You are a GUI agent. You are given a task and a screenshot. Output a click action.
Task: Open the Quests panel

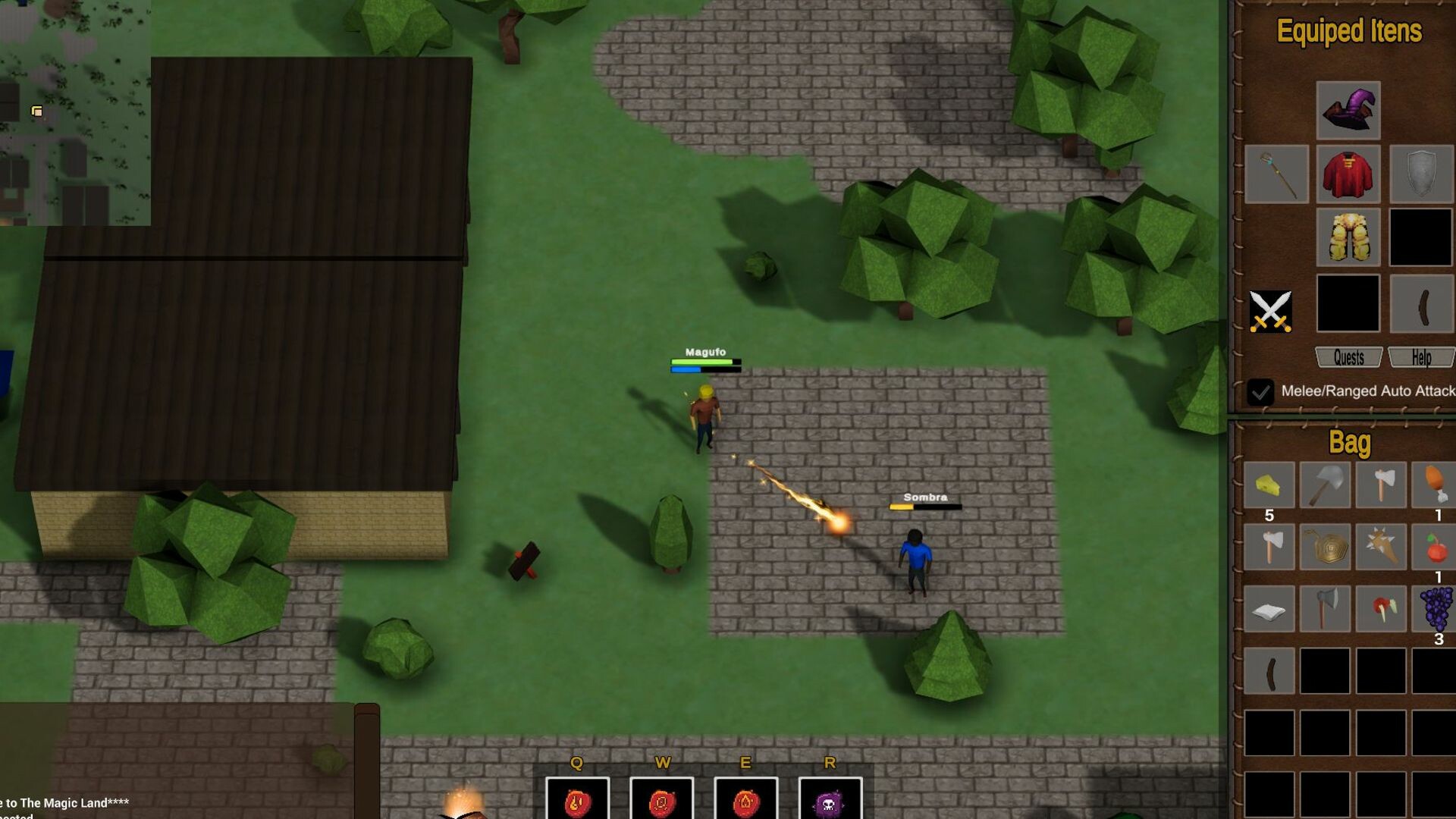(1348, 357)
